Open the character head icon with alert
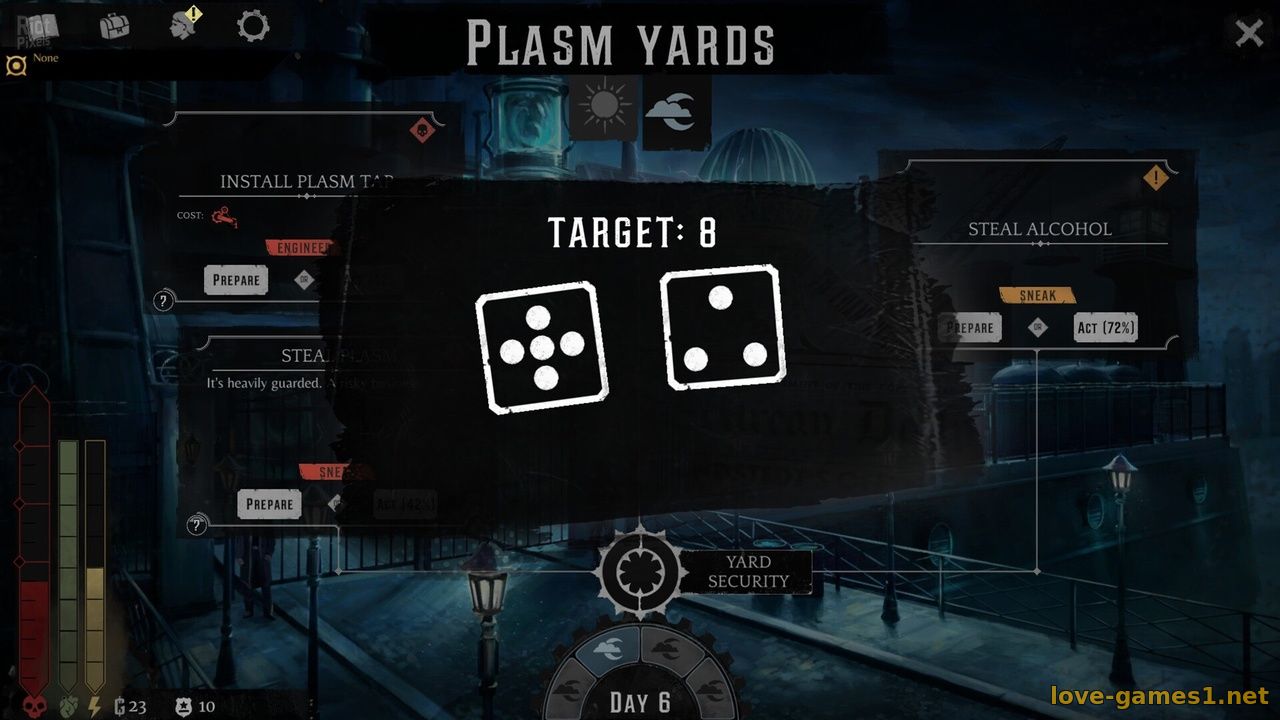The width and height of the screenshot is (1280, 720). pos(185,25)
